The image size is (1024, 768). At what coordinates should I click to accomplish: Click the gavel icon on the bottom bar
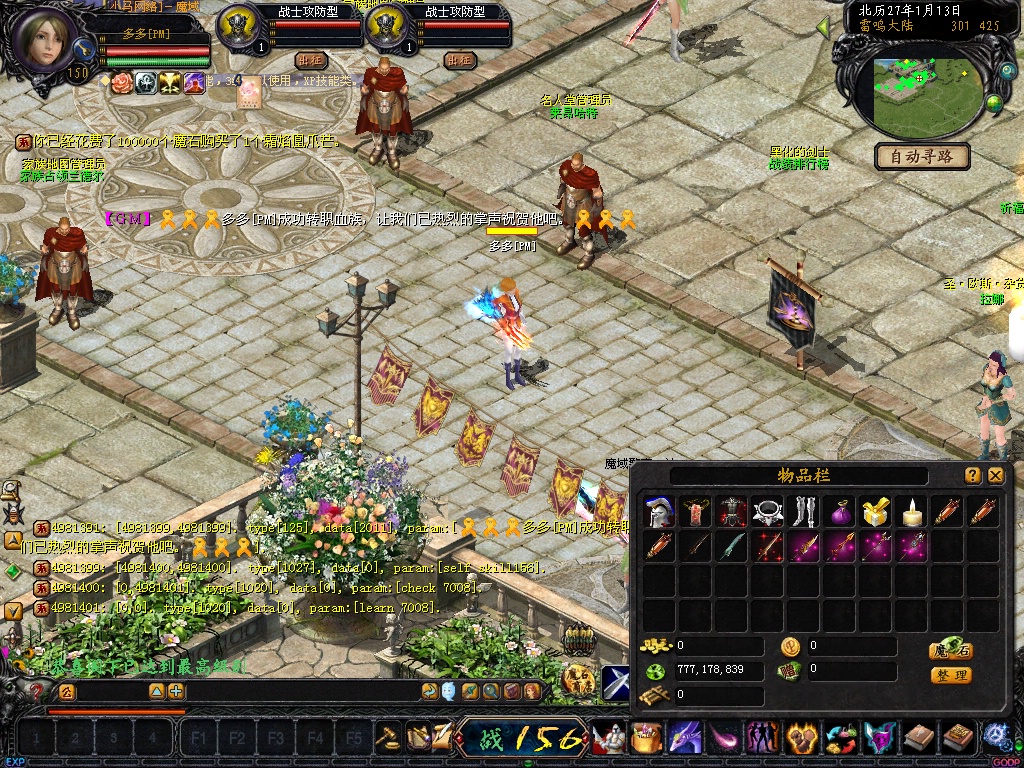tap(387, 737)
